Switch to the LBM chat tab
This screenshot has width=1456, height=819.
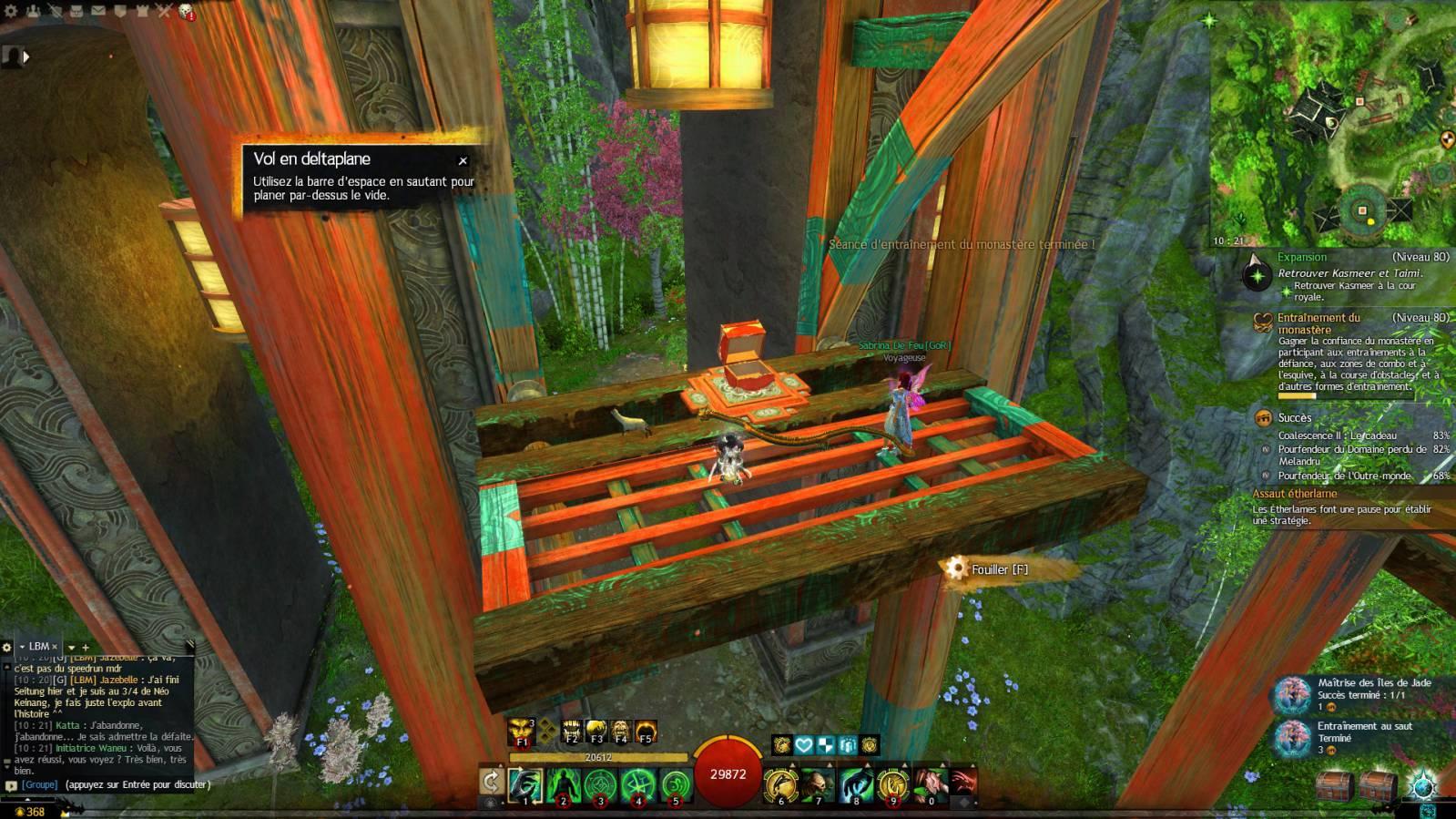tap(38, 646)
